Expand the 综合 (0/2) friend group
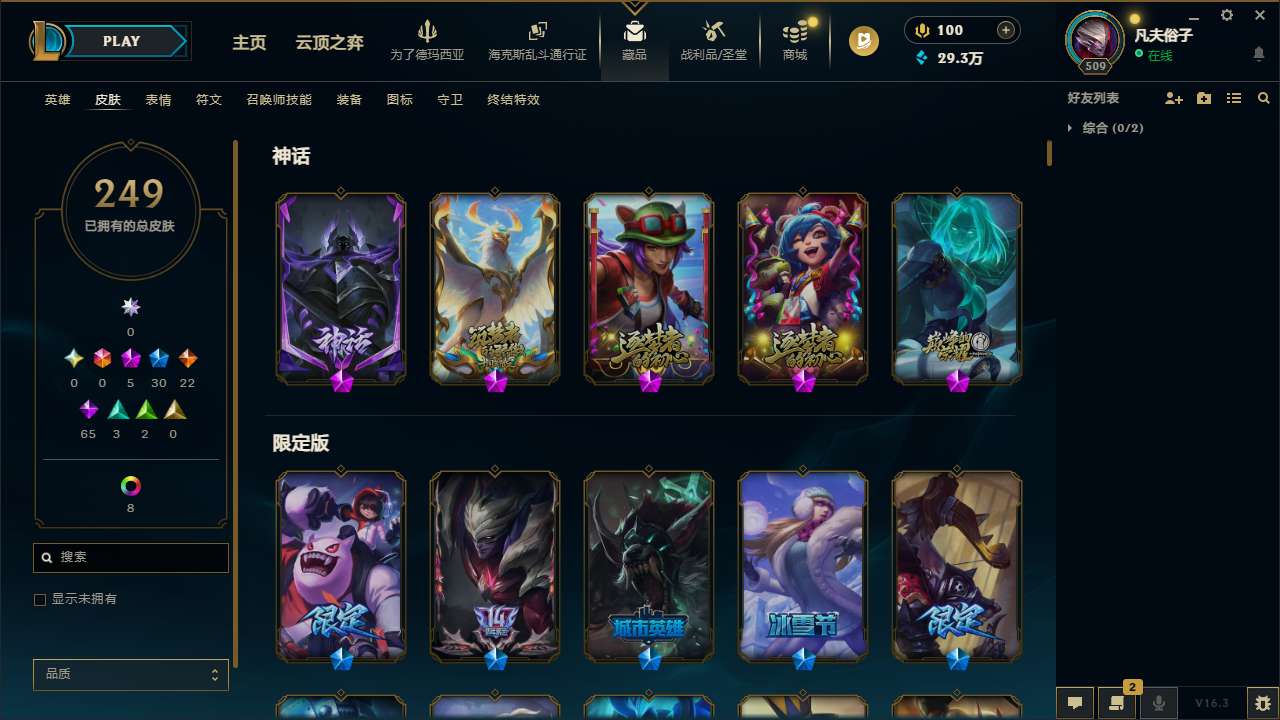 [x=1108, y=128]
